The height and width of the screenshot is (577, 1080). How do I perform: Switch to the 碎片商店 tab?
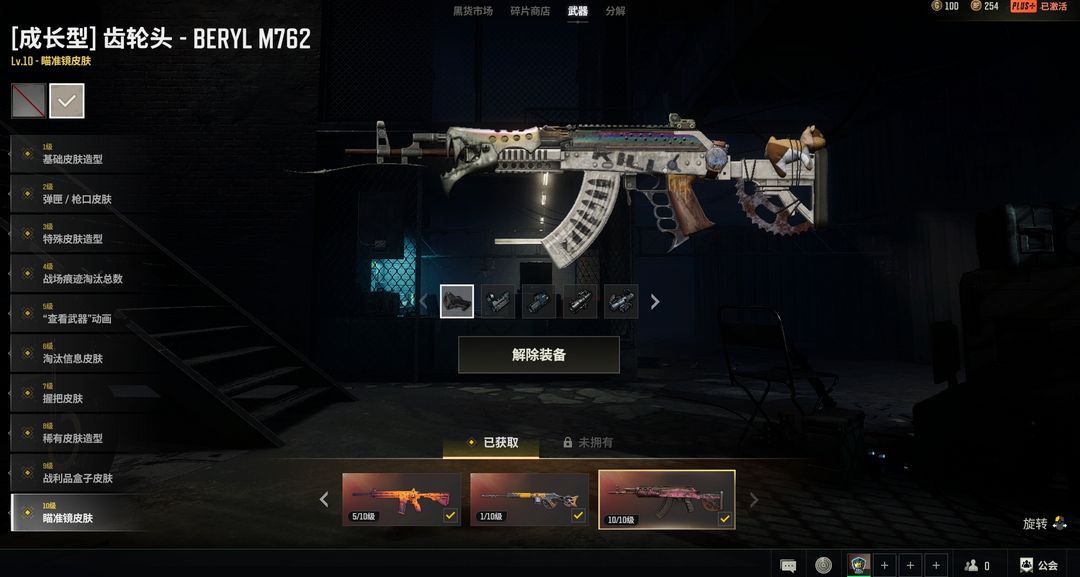[530, 11]
